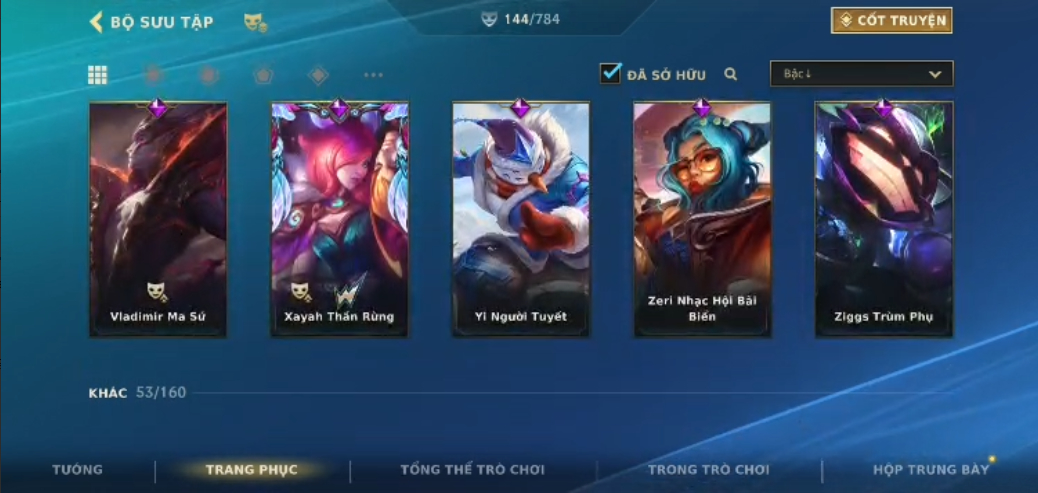
Task: Choose the Yi Người Tuyết skin card
Action: point(520,220)
